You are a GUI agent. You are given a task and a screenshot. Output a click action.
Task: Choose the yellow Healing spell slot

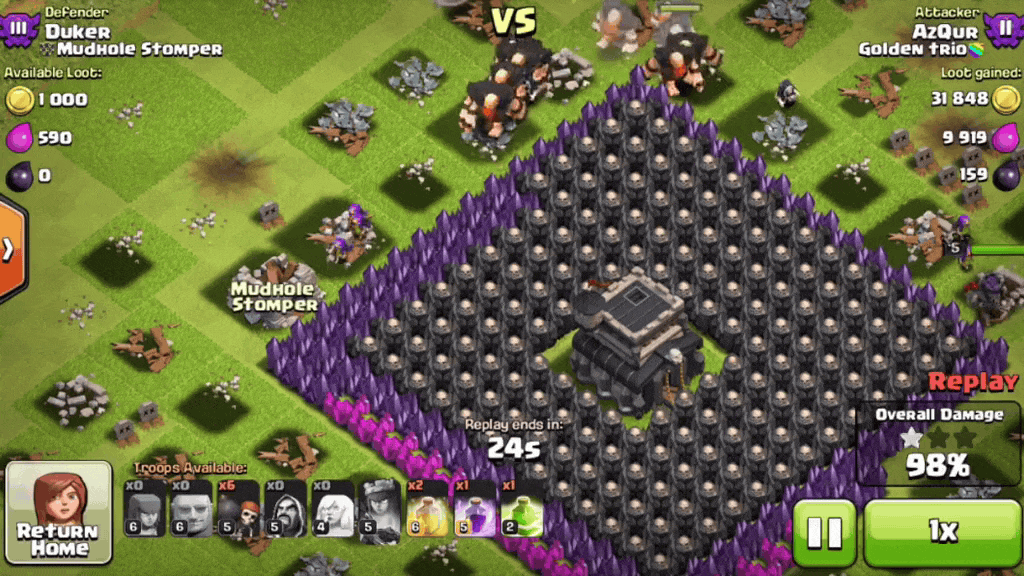tap(427, 508)
